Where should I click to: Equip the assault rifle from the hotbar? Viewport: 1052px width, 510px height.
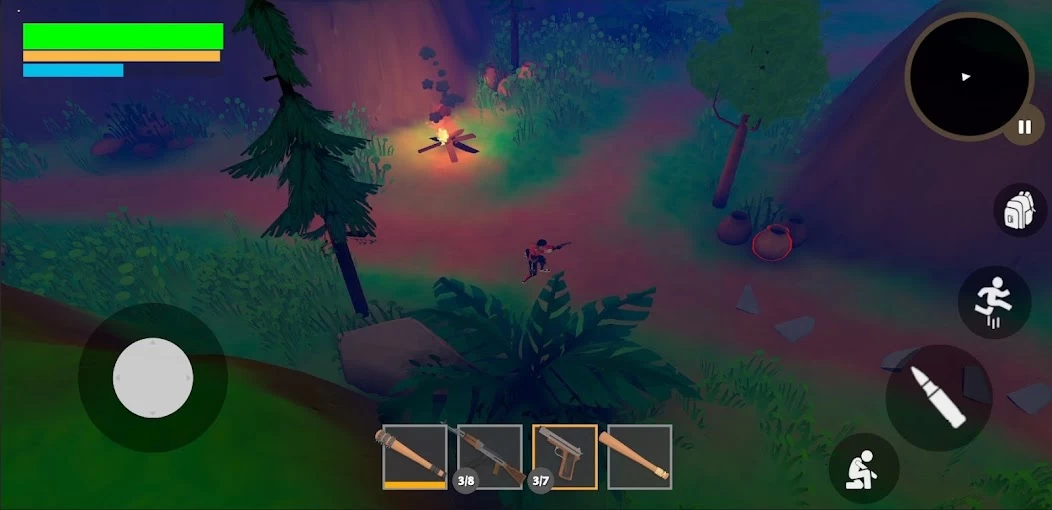tap(490, 457)
